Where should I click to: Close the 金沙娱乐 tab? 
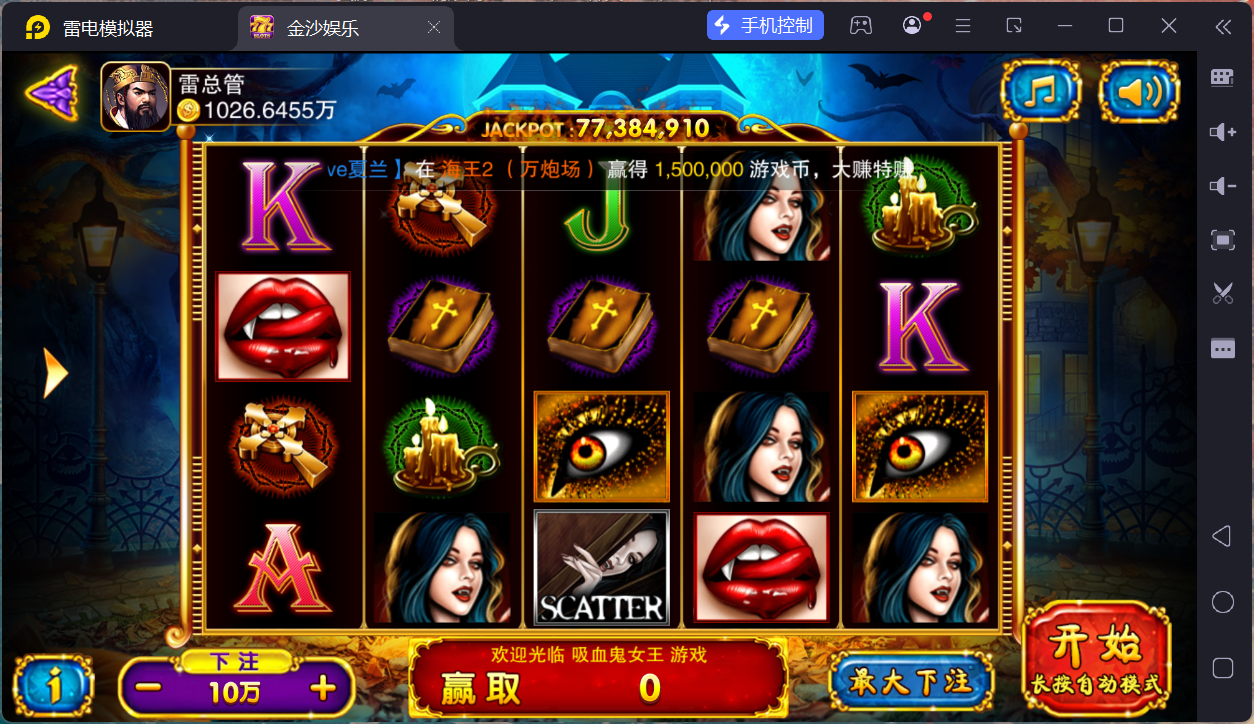coord(434,28)
